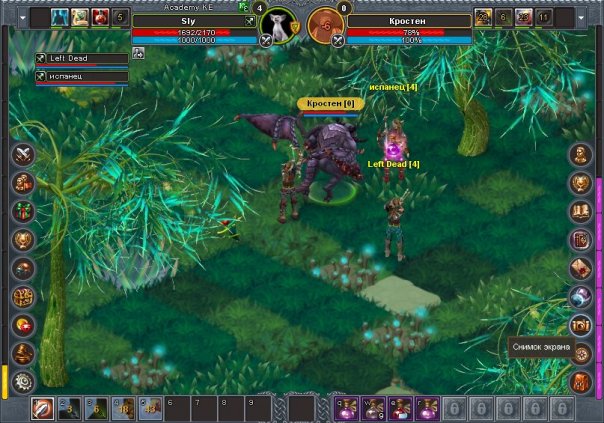Use the hotbar item with count 18
Image resolution: width=604 pixels, height=423 pixels.
[123, 408]
